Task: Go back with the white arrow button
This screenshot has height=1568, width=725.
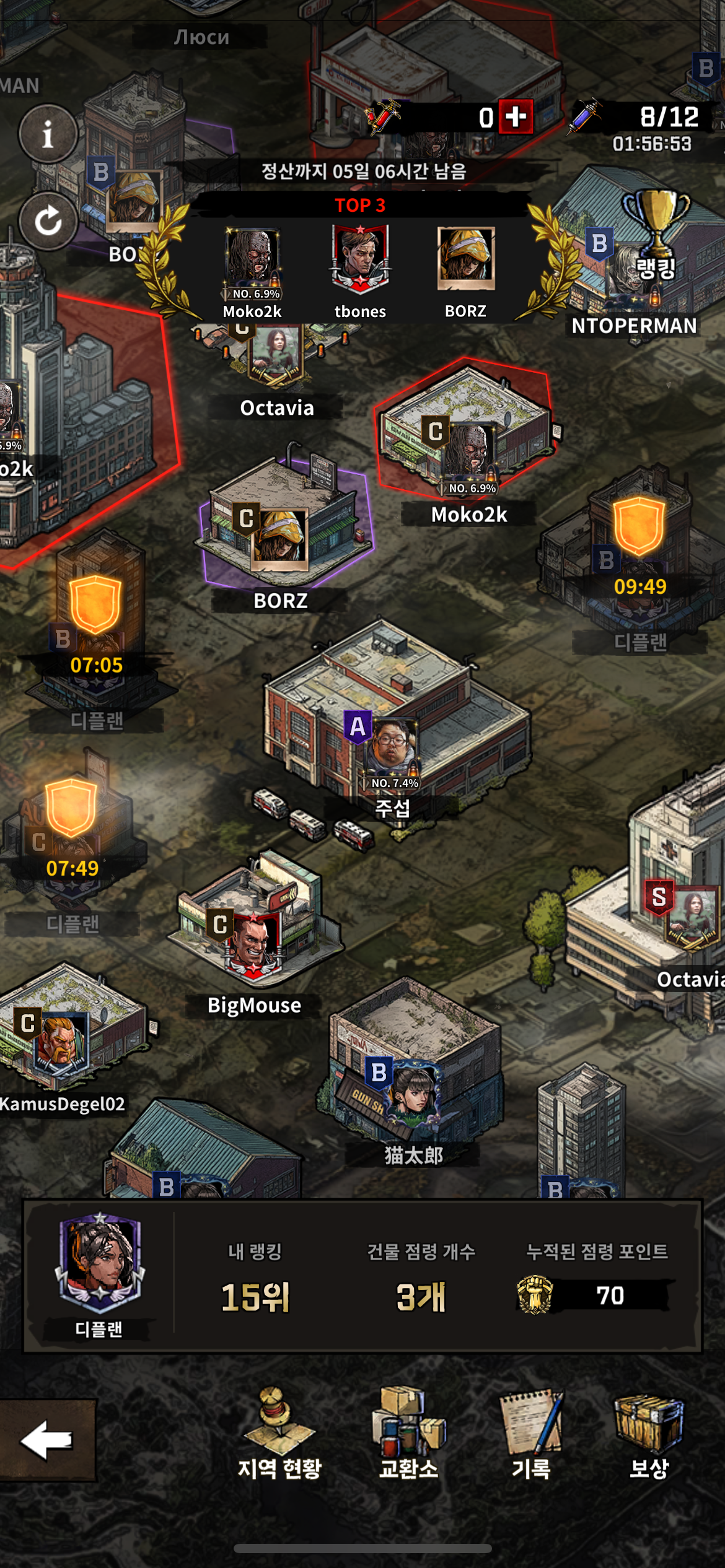Action: click(x=47, y=1439)
